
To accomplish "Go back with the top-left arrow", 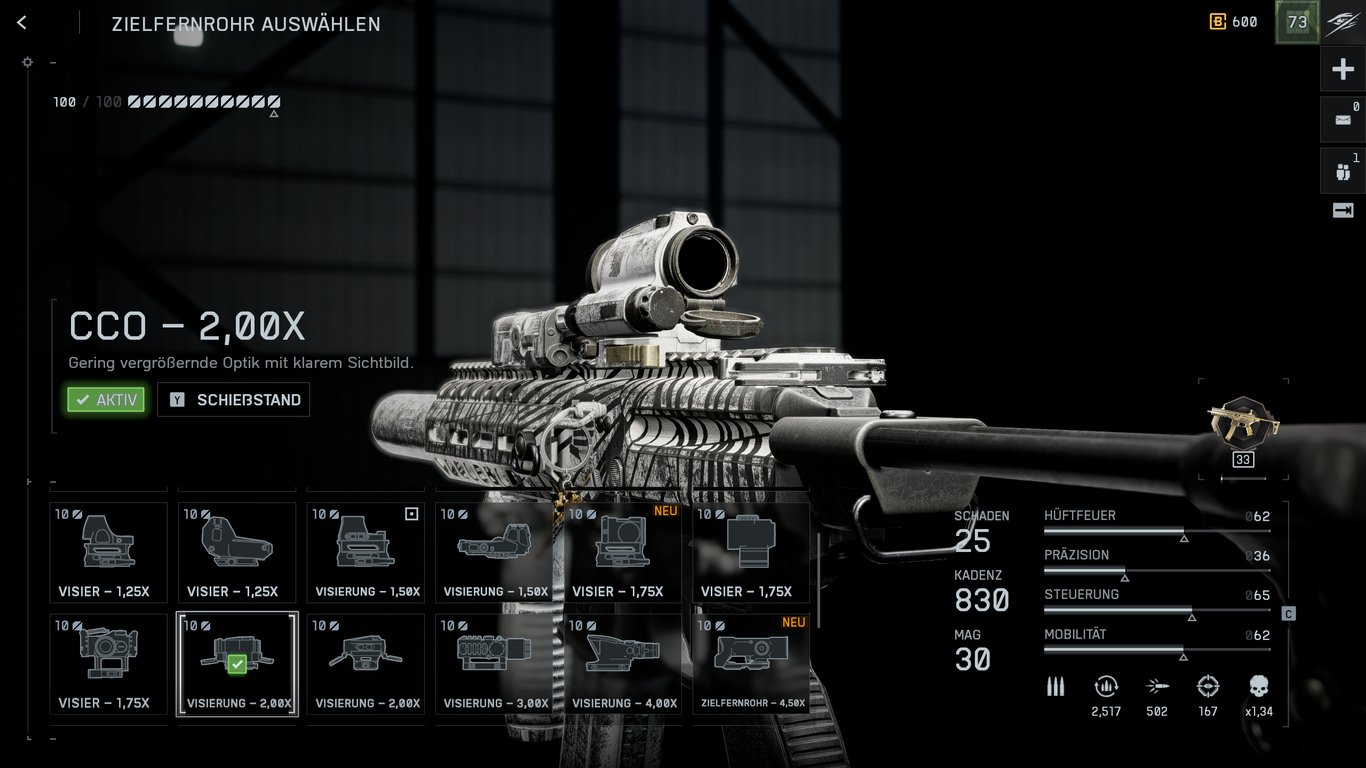I will pos(22,23).
